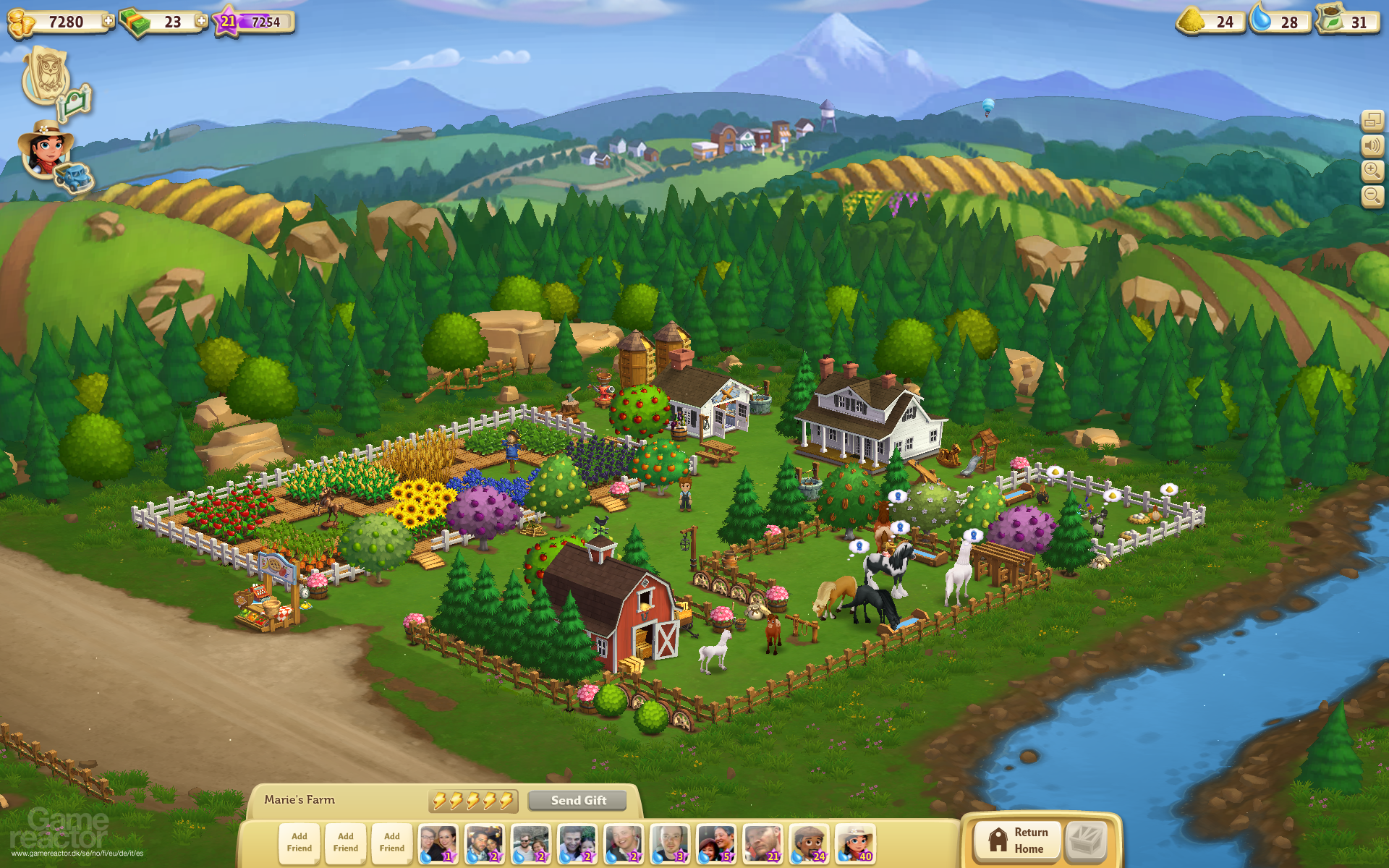Buy more Farm Bucks via plus button
1389x868 pixels.
(x=202, y=21)
